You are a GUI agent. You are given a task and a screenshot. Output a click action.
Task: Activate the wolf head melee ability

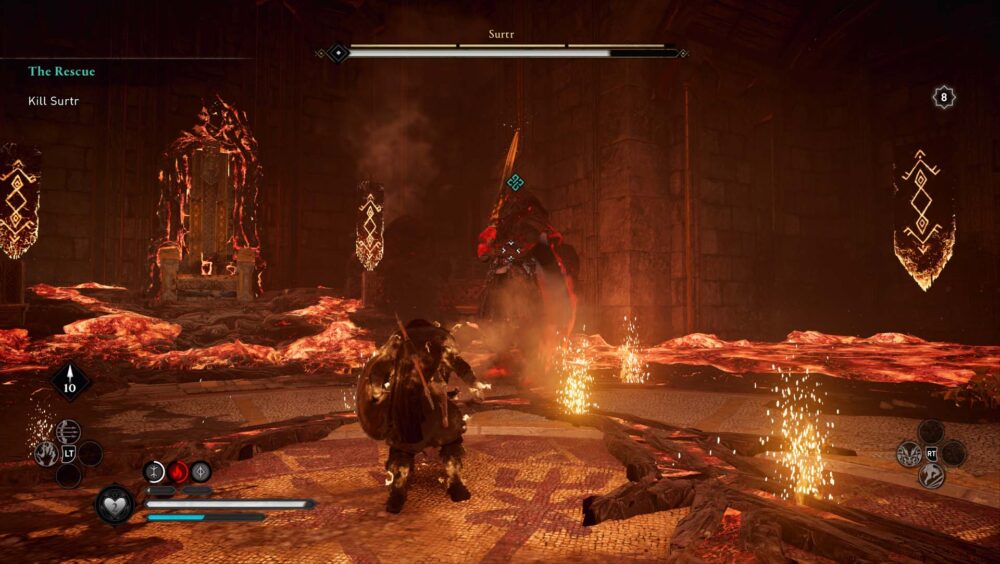click(x=909, y=453)
